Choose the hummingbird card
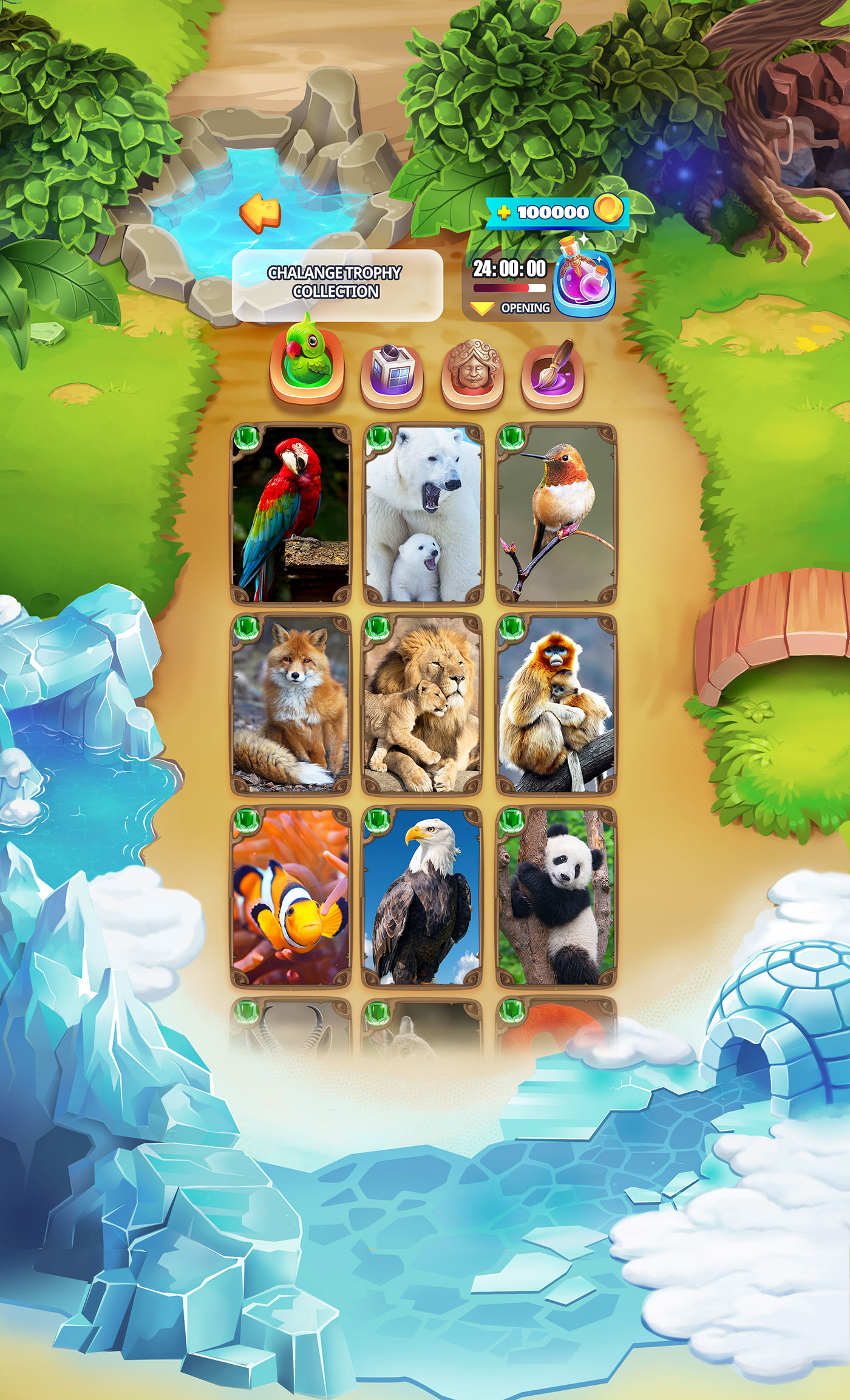Screen dimensions: 850x1400 click(556, 514)
